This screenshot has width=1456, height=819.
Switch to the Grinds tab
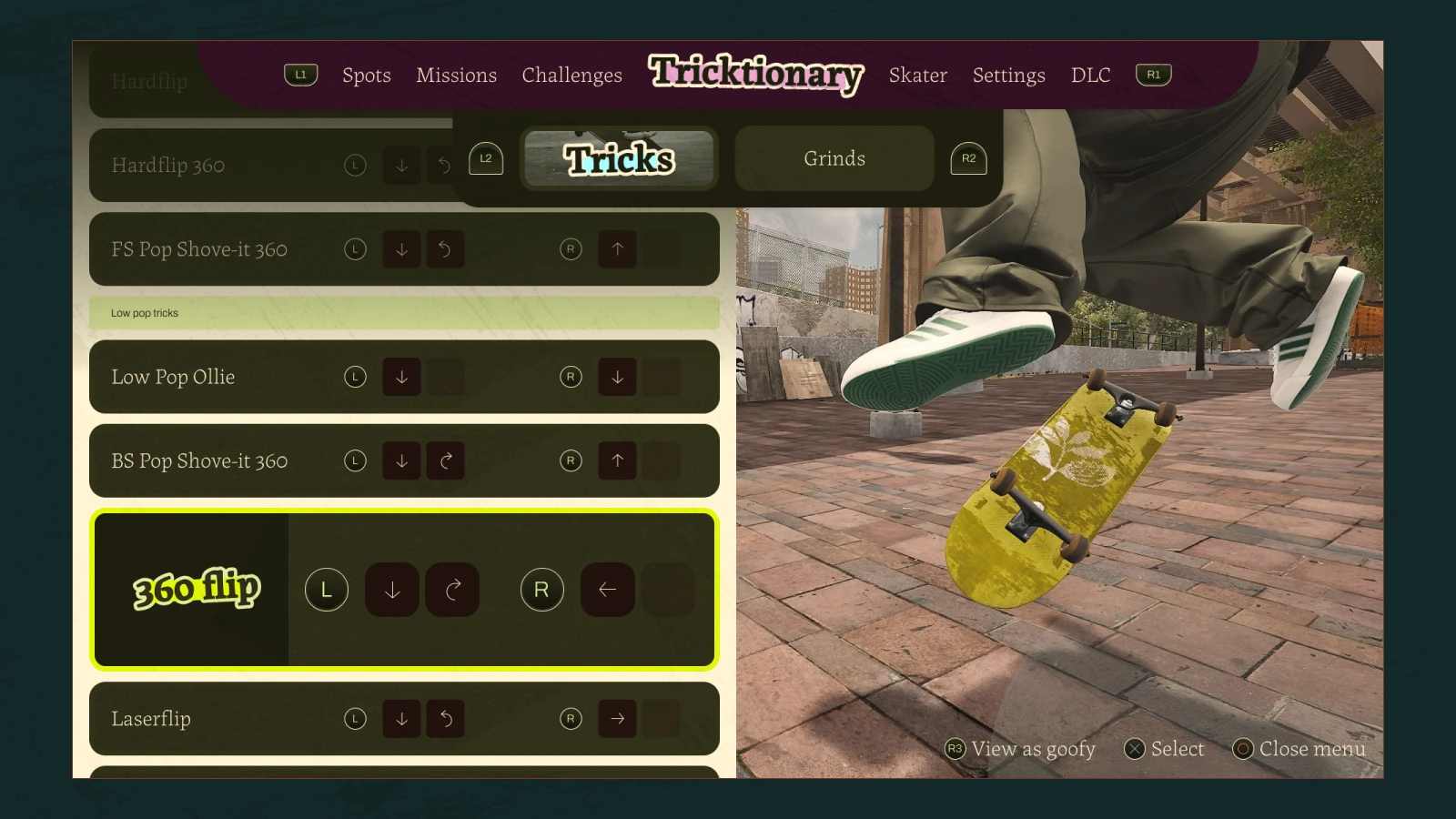point(834,157)
